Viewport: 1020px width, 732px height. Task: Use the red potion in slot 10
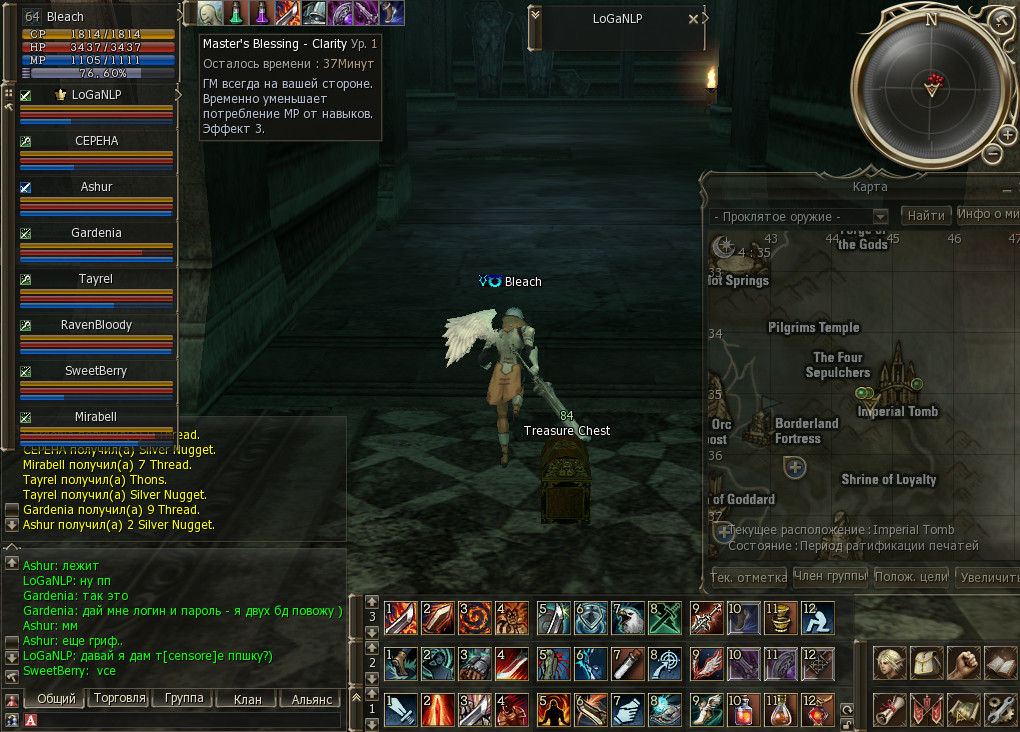742,708
